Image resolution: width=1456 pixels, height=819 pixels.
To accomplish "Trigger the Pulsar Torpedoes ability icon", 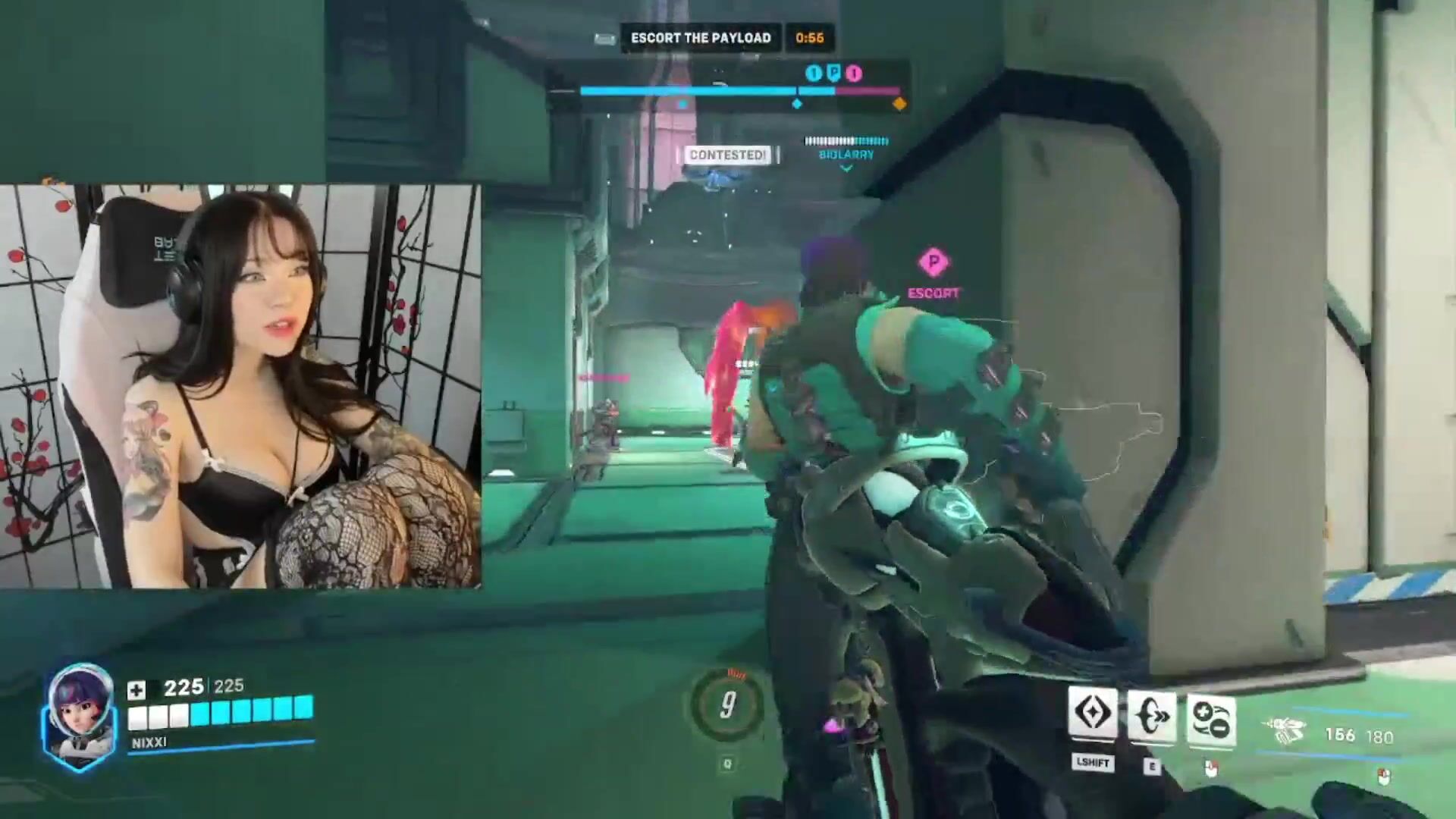I will point(1210,719).
